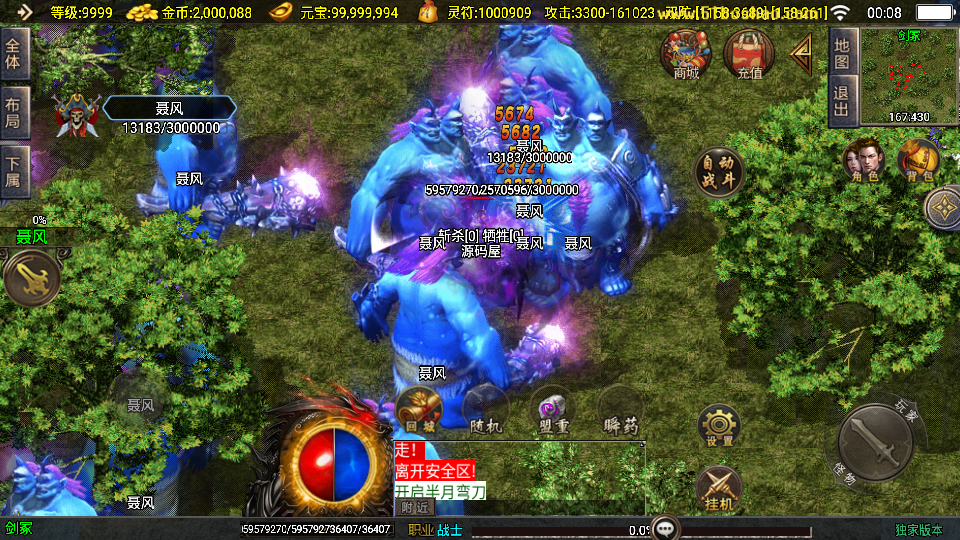Open the 地图 map button
960x540 pixels.
coord(843,52)
